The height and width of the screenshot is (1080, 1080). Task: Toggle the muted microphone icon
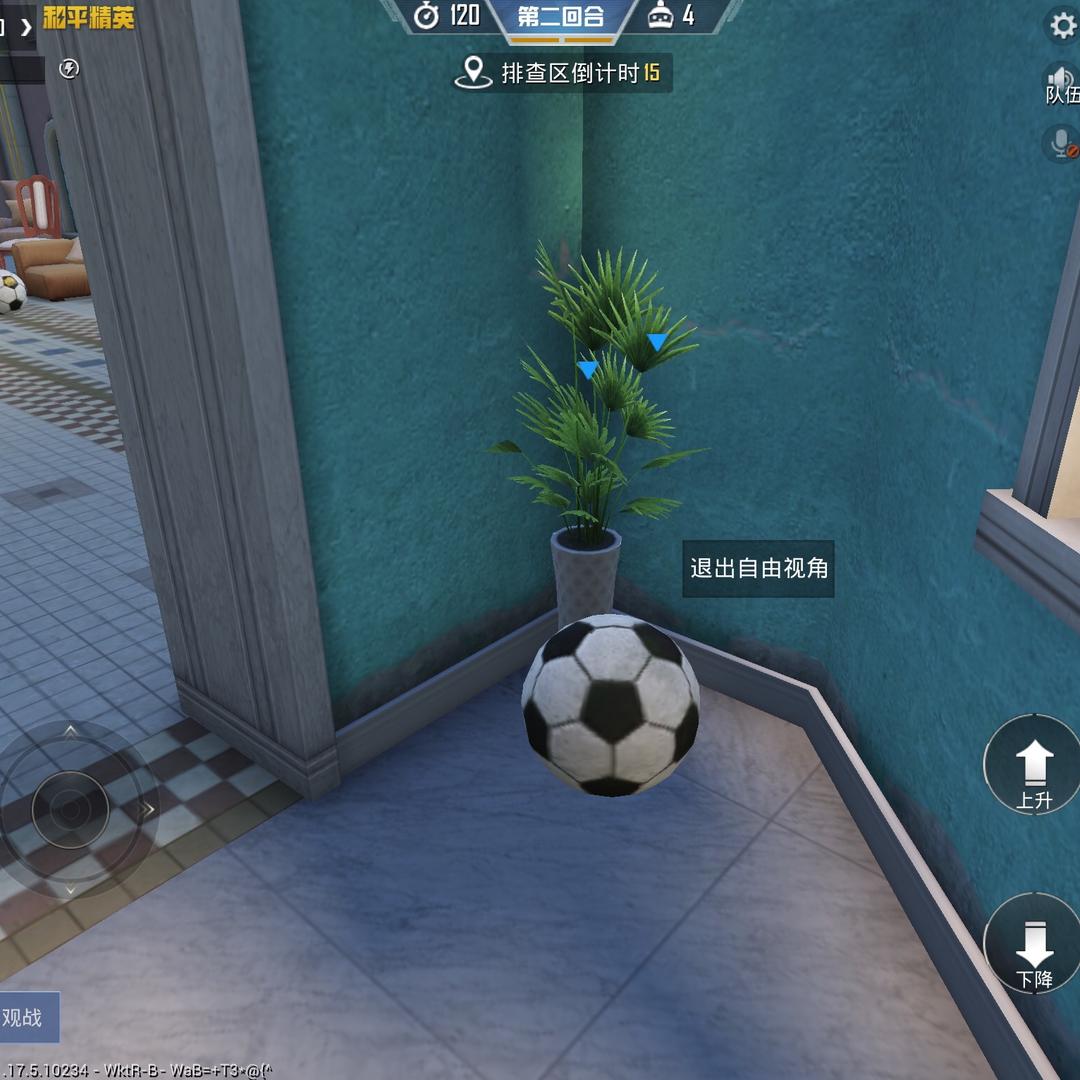click(x=1062, y=143)
